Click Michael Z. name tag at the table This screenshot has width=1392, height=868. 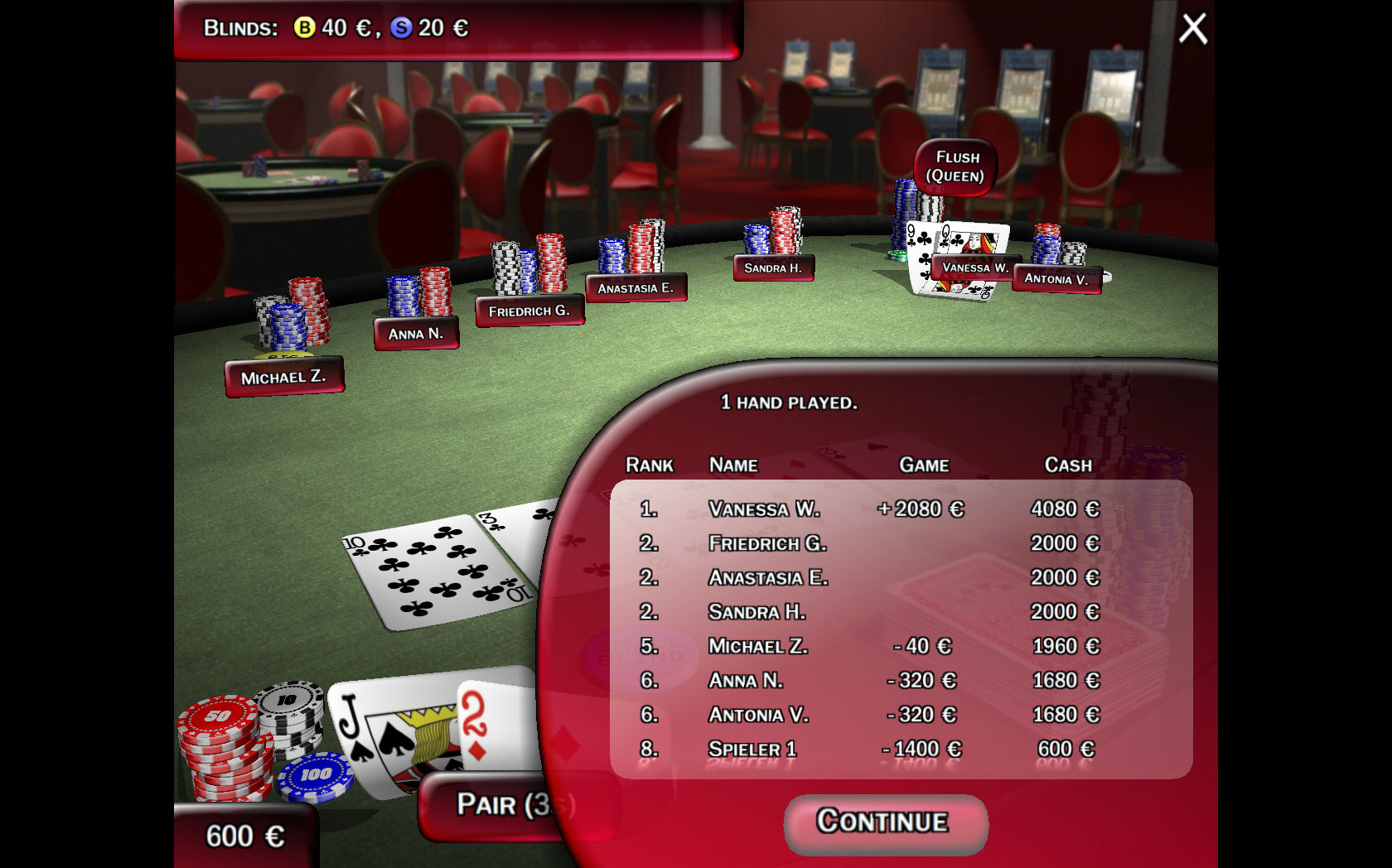(283, 378)
